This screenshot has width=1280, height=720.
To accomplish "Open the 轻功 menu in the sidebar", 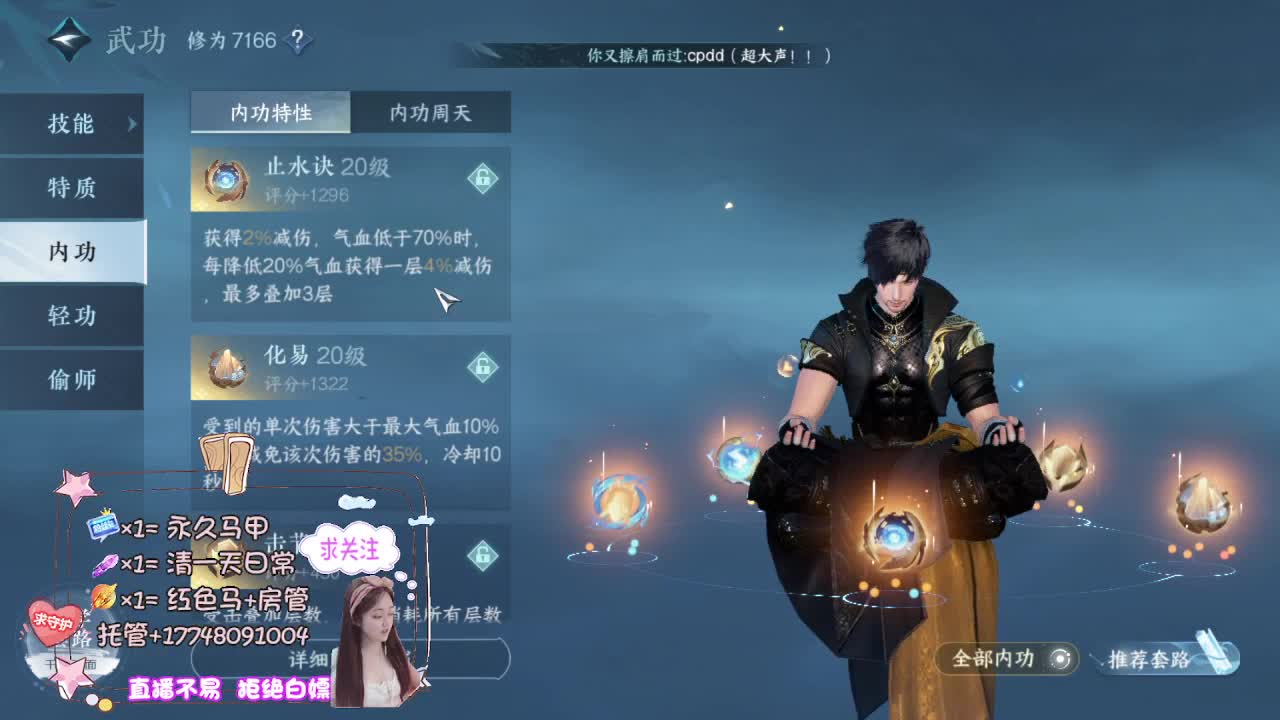I will [72, 315].
